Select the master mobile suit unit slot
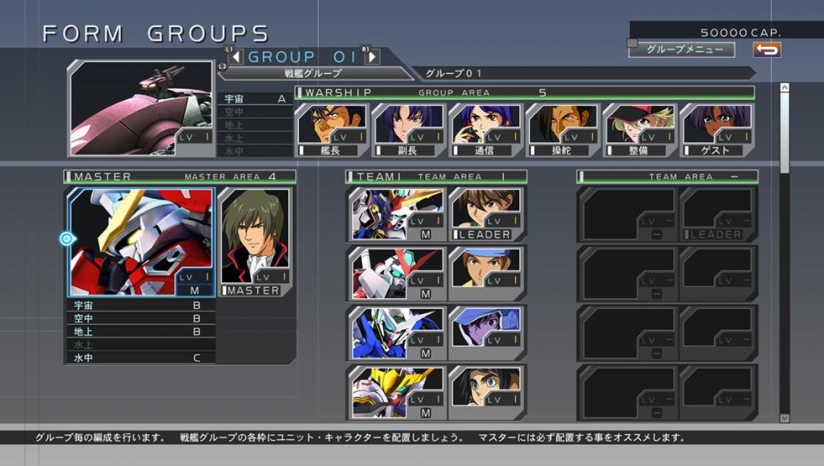Screen dimensions: 824x466 point(141,242)
